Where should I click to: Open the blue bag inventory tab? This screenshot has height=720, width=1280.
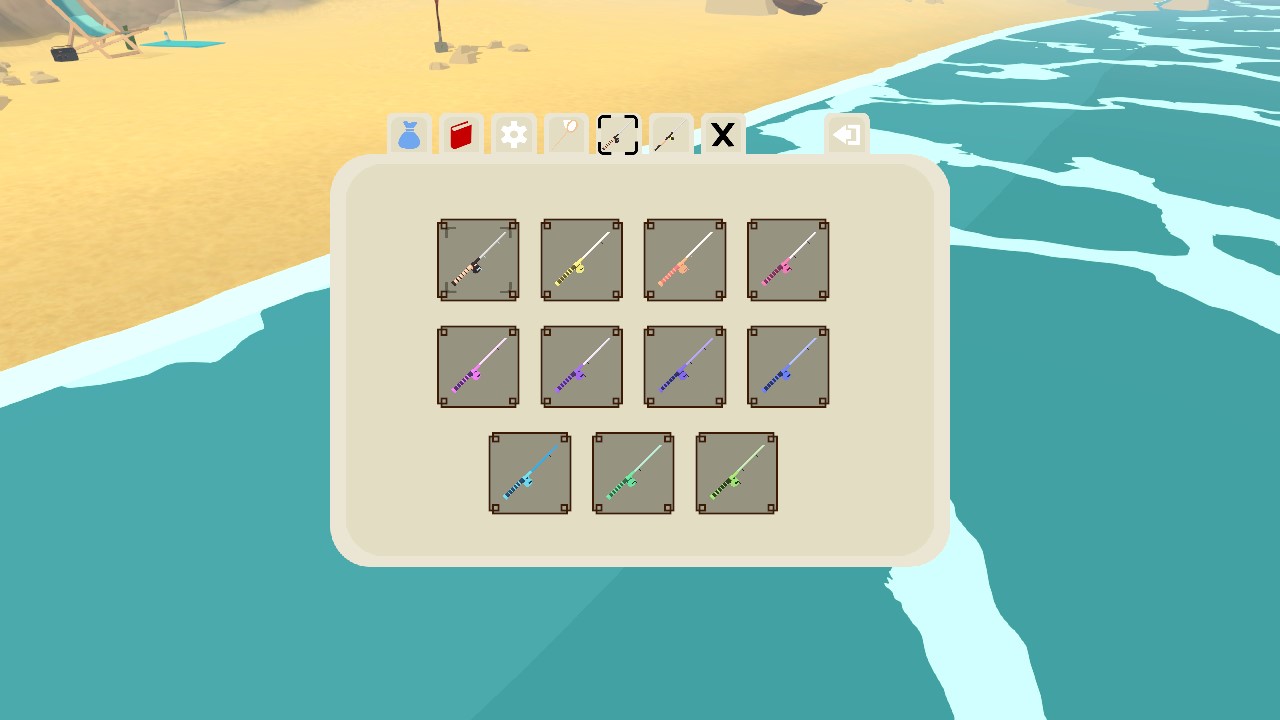click(409, 136)
